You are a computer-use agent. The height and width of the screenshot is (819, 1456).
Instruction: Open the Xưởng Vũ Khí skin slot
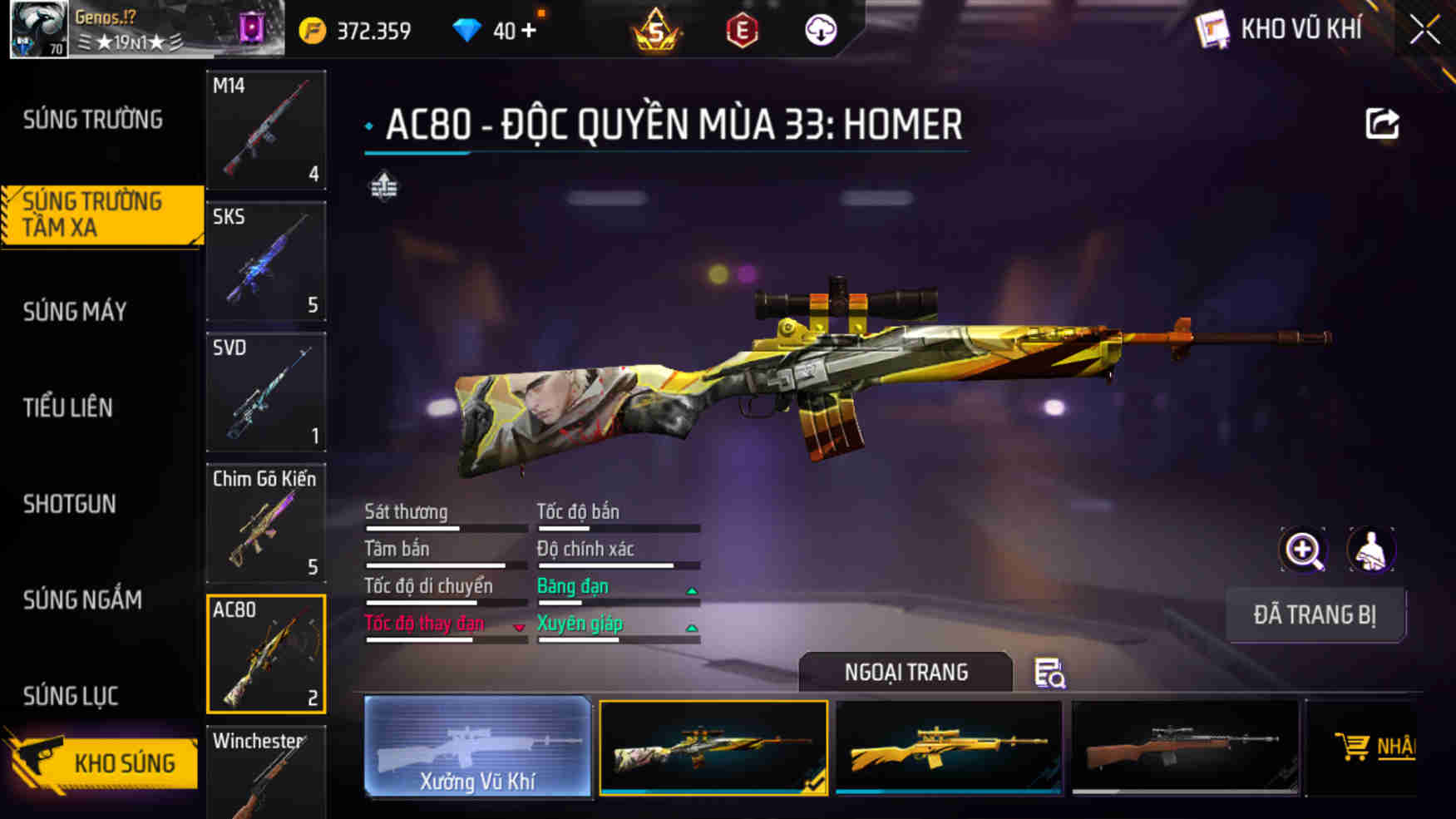pos(478,747)
